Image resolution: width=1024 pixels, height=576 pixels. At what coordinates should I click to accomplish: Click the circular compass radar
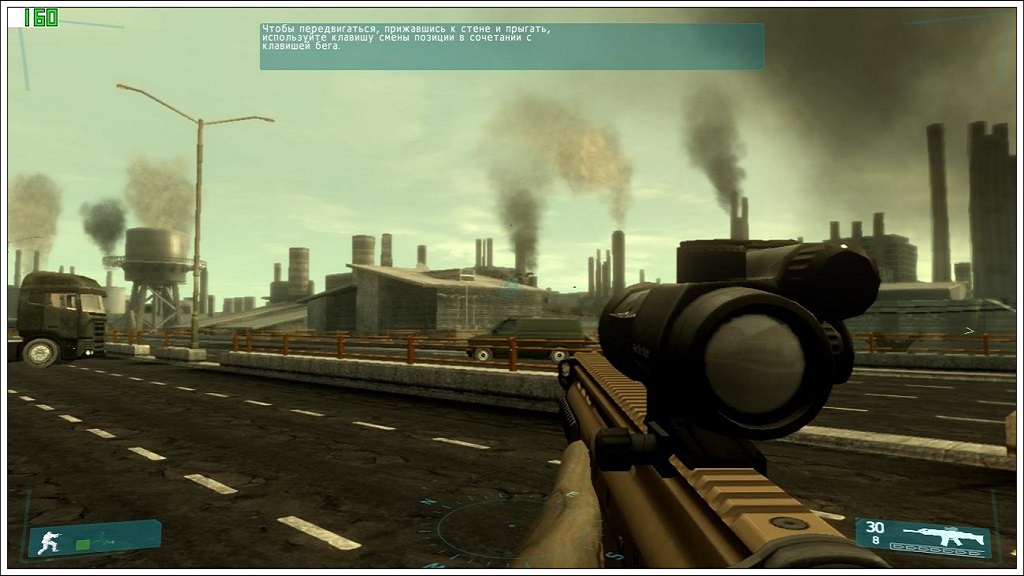(x=489, y=524)
